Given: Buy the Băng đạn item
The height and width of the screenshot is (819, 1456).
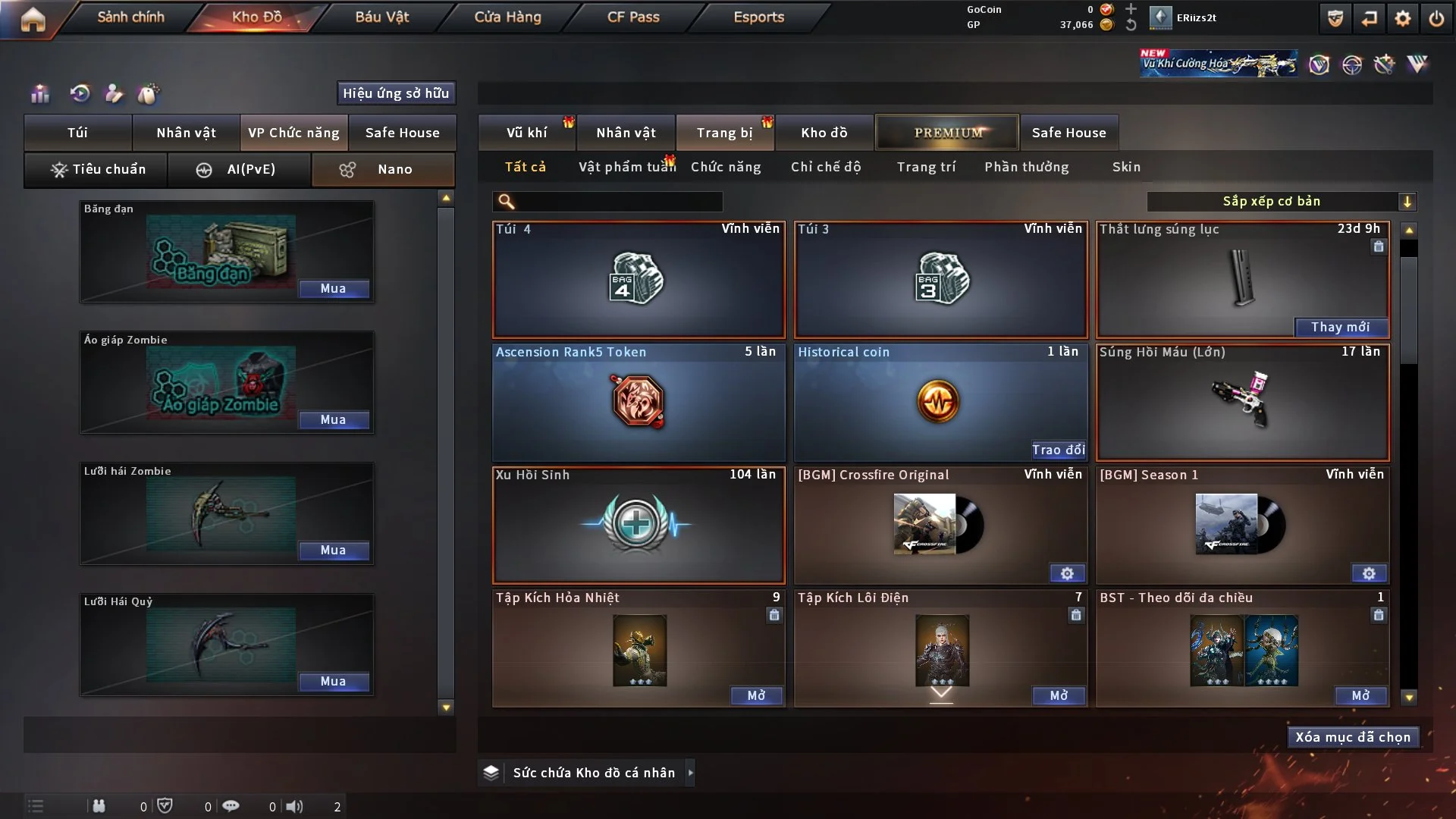Looking at the screenshot, I should click(333, 289).
